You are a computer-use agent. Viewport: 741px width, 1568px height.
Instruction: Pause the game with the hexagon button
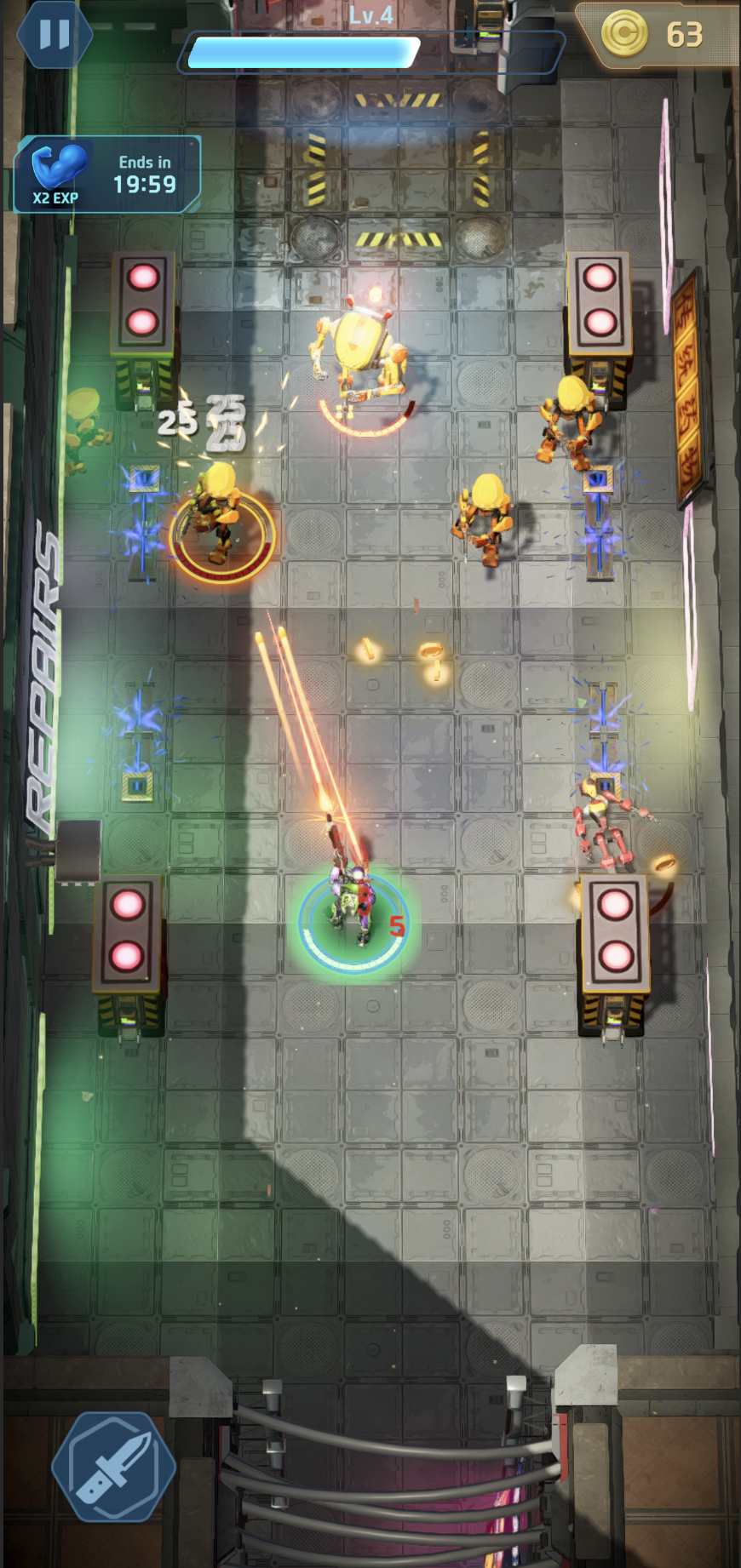pyautogui.click(x=54, y=35)
